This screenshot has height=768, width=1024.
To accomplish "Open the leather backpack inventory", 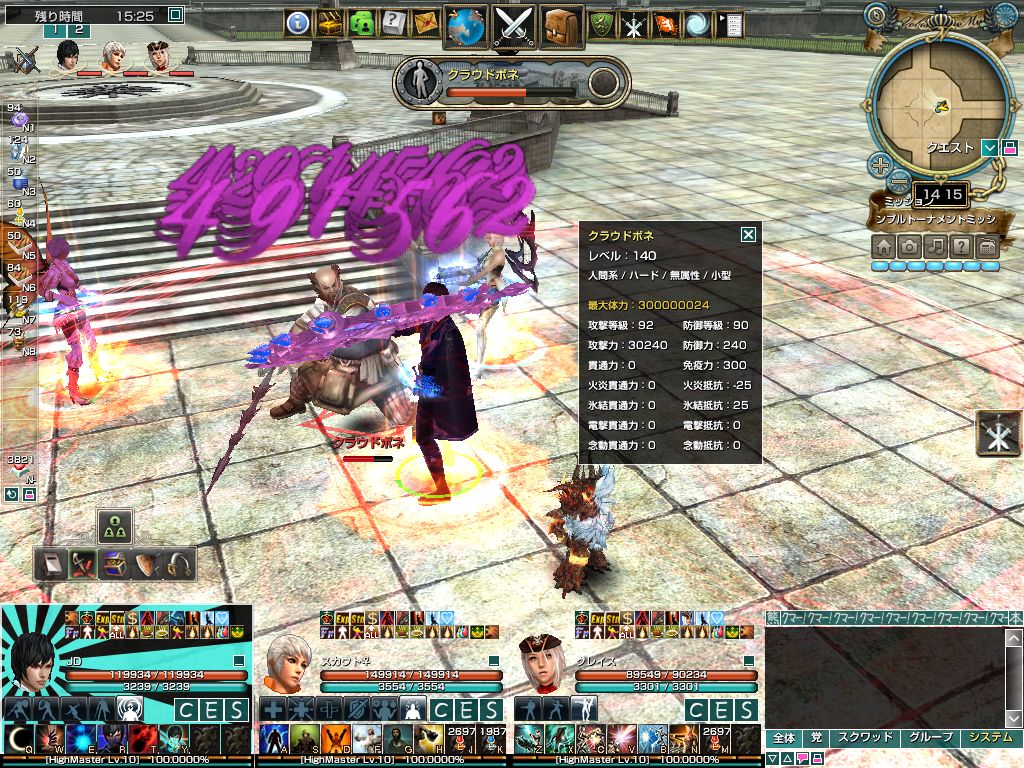I will (562, 26).
